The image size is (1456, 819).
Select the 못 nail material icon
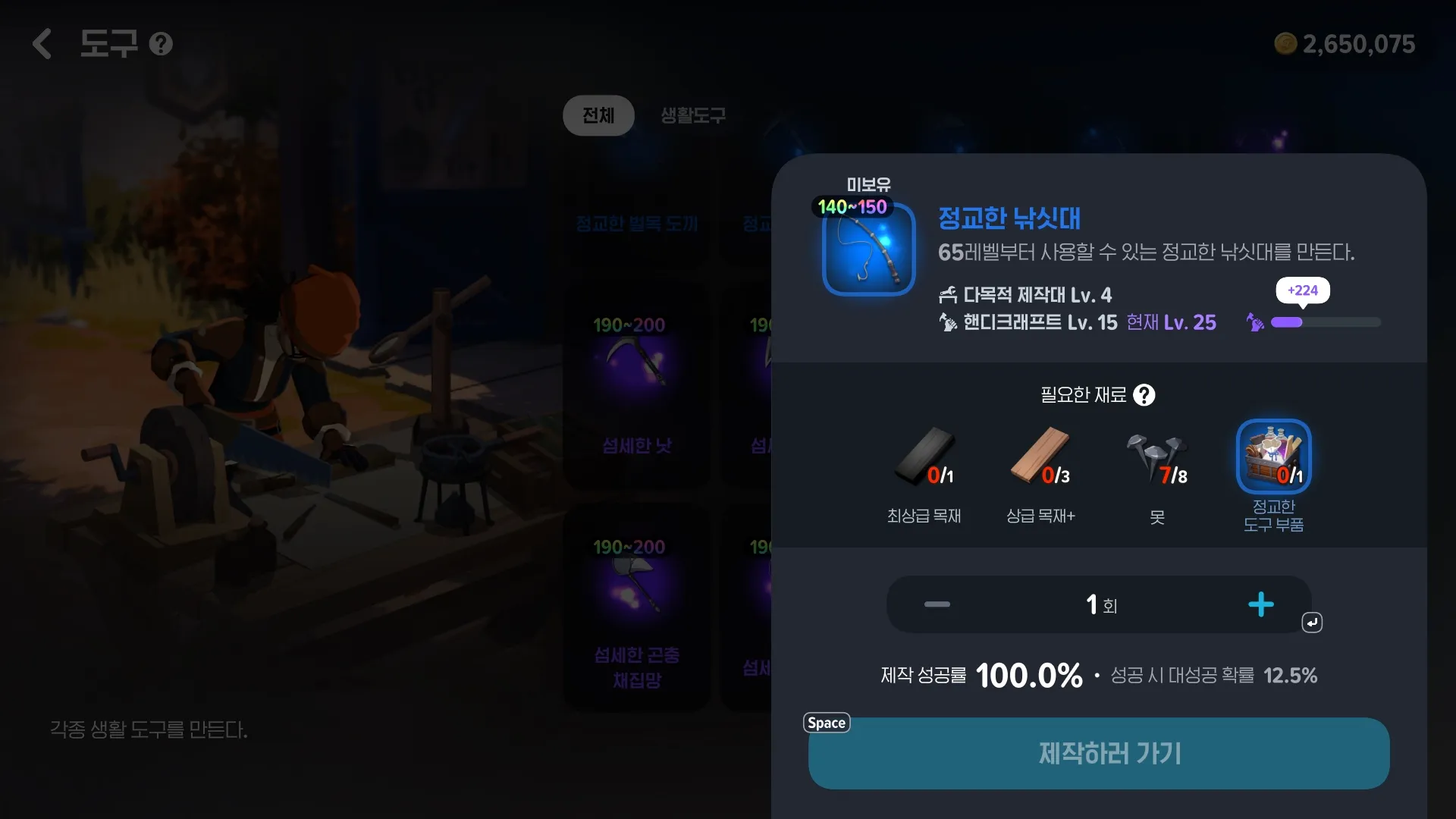point(1156,456)
